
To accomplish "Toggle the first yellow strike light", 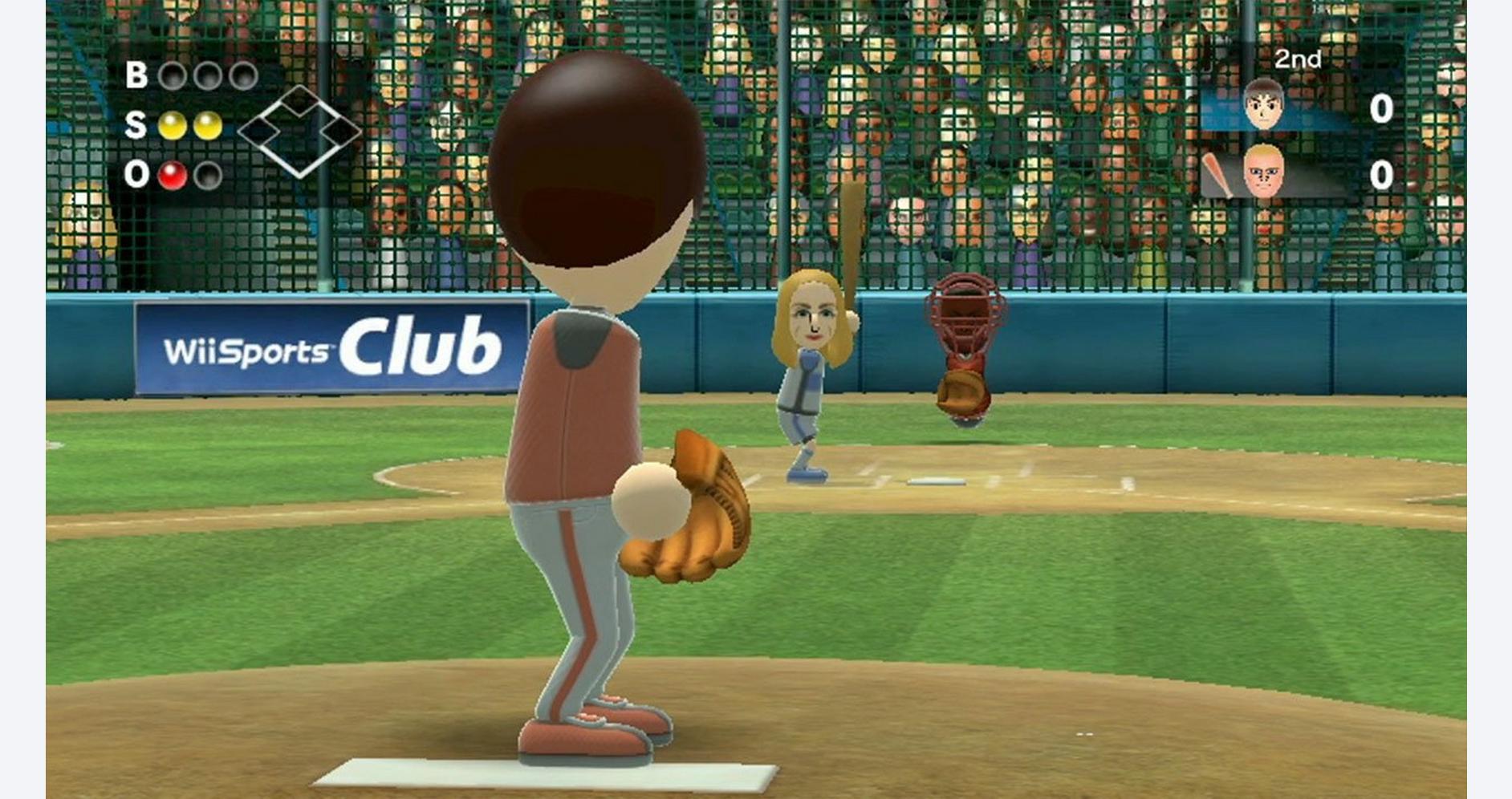I will [173, 126].
